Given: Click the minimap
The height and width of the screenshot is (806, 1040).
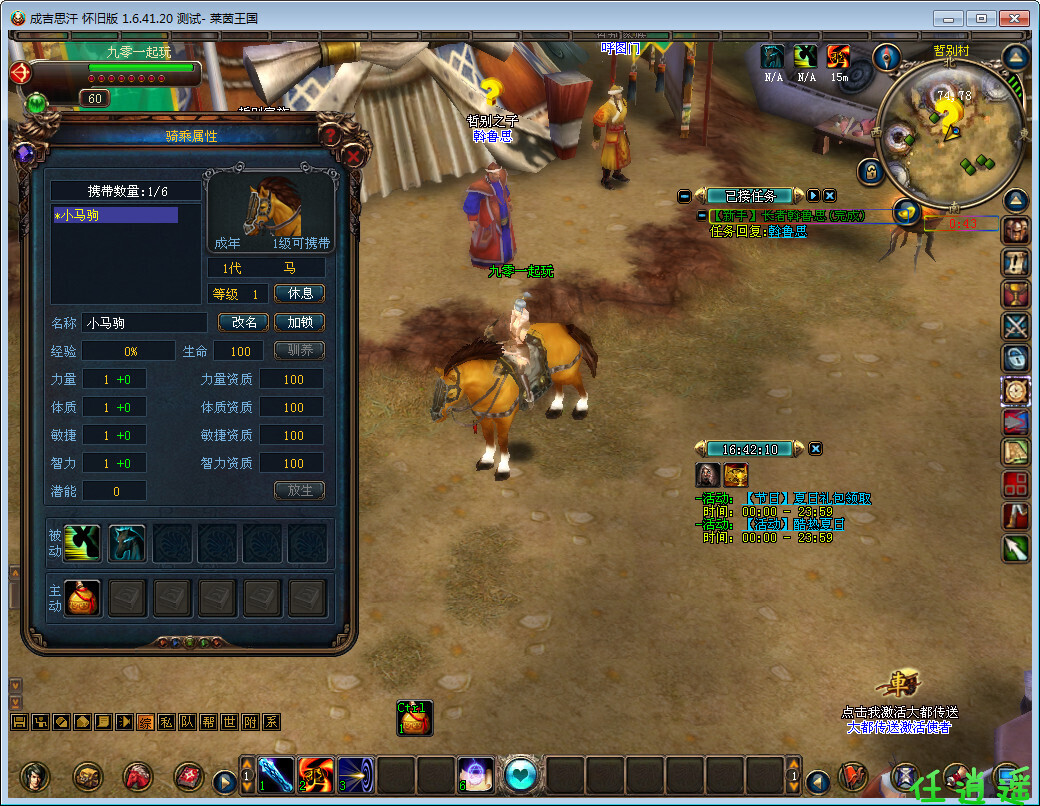Looking at the screenshot, I should coord(950,135).
